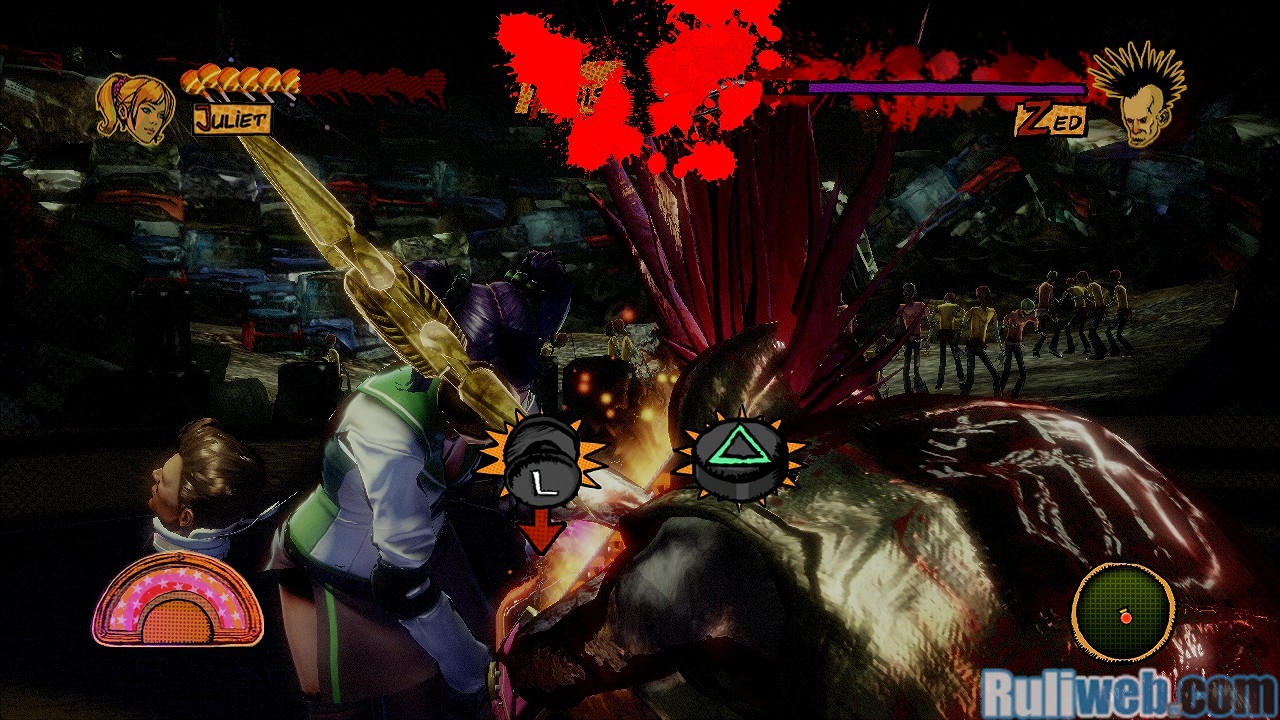Viewport: 1280px width, 720px height.
Task: Open the circular green radar minimap
Action: click(1123, 611)
